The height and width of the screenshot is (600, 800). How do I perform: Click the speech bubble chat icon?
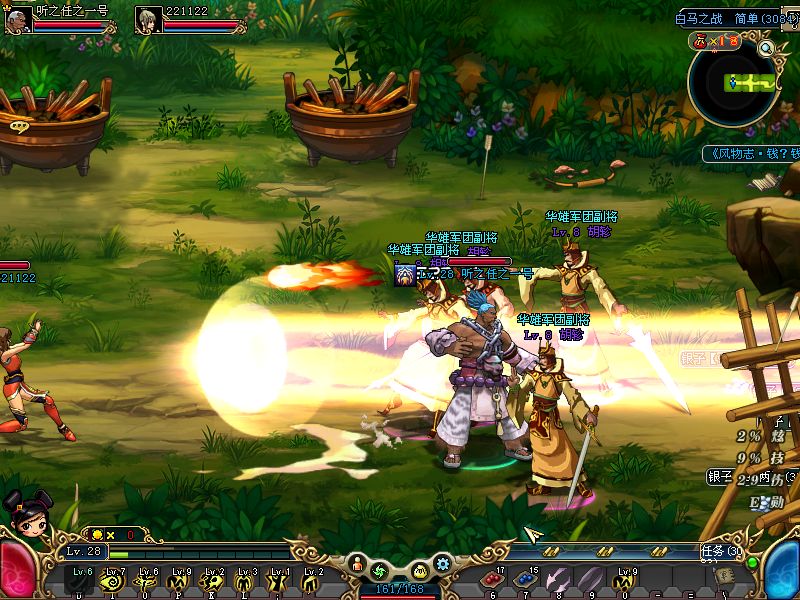18,126
